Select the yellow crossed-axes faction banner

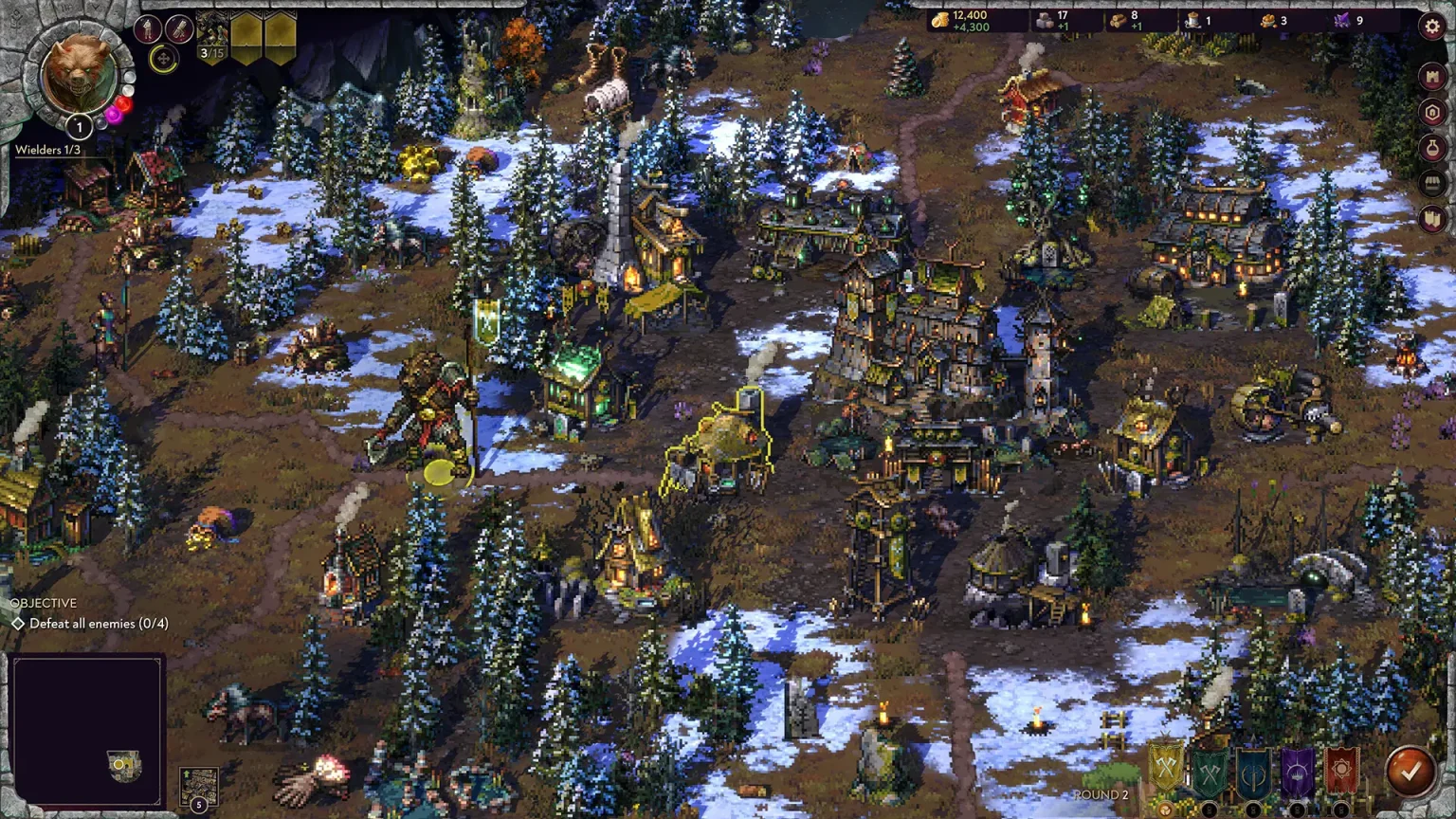(x=1166, y=770)
